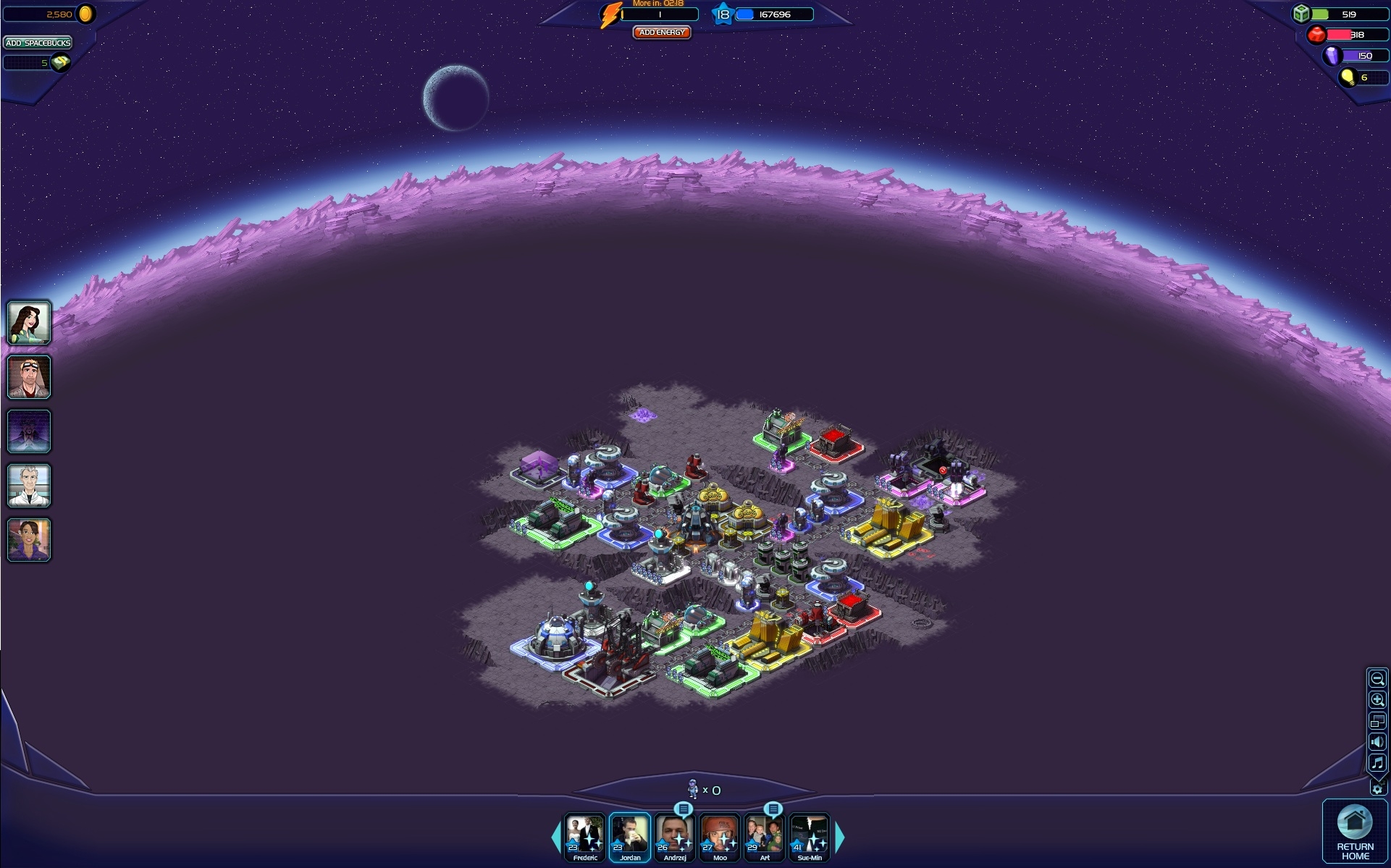Open the white-haired scientist's quest portrait
The image size is (1391, 868).
pos(29,485)
